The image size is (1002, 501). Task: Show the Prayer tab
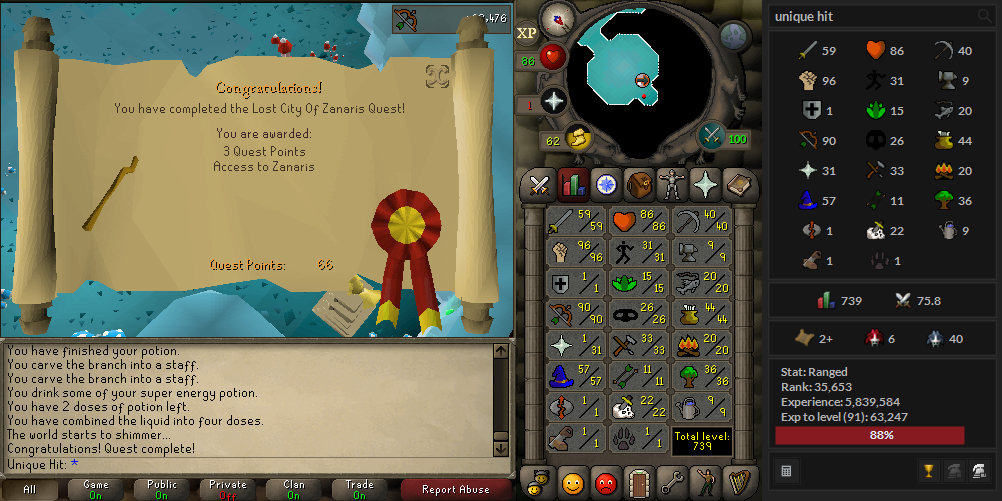[705, 185]
